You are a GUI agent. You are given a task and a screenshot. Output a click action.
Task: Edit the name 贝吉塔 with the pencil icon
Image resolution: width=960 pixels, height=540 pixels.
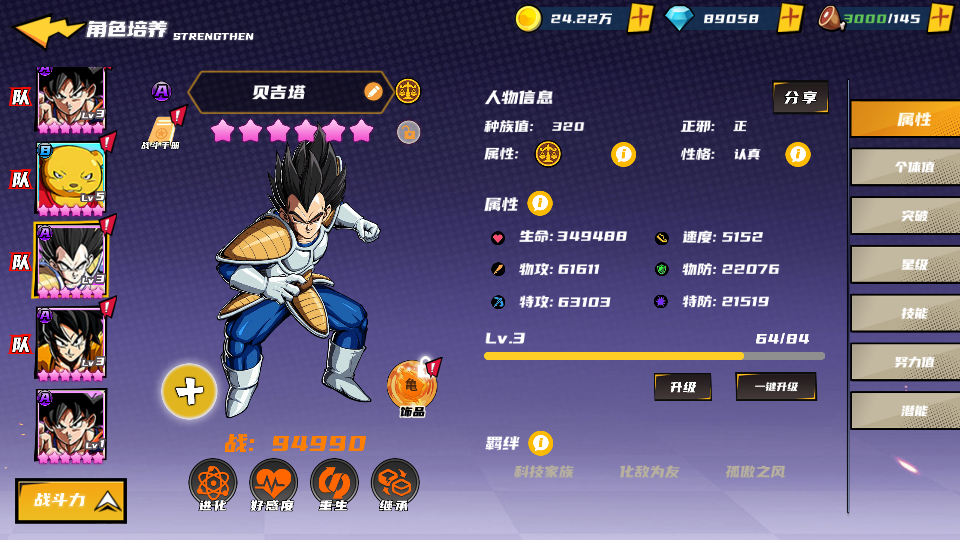point(373,92)
